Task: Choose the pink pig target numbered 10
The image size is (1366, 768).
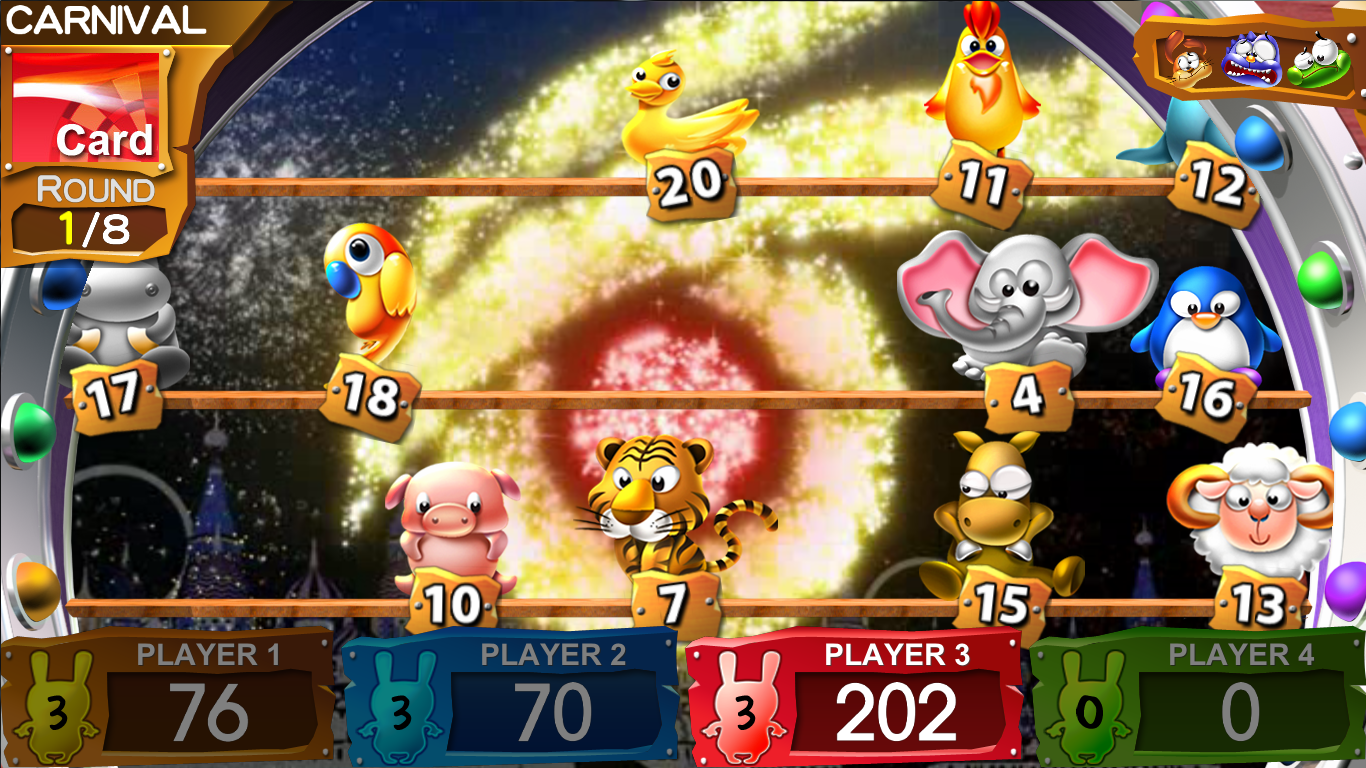Action: 455,520
